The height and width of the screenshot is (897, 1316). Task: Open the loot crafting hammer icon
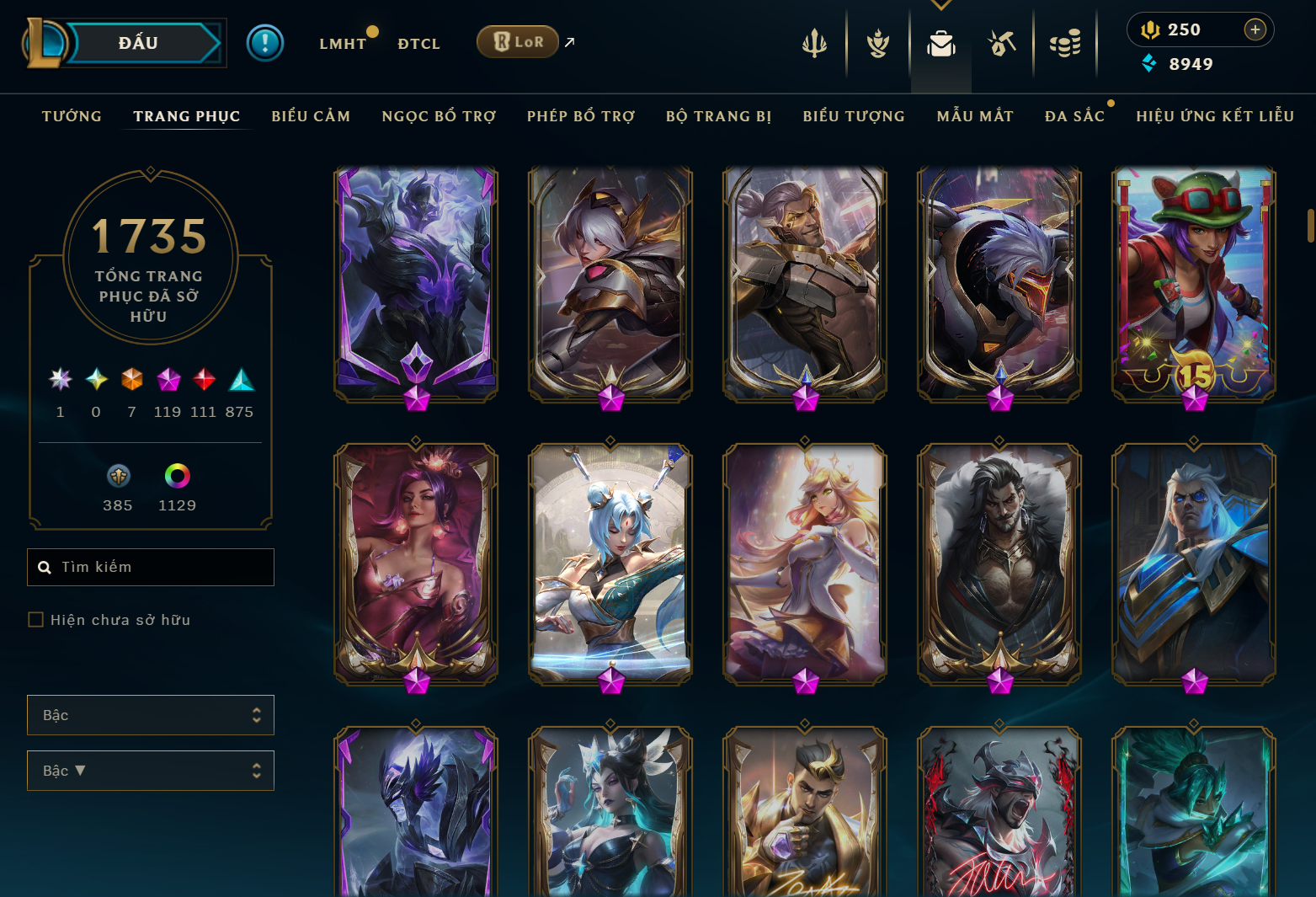pyautogui.click(x=1002, y=42)
